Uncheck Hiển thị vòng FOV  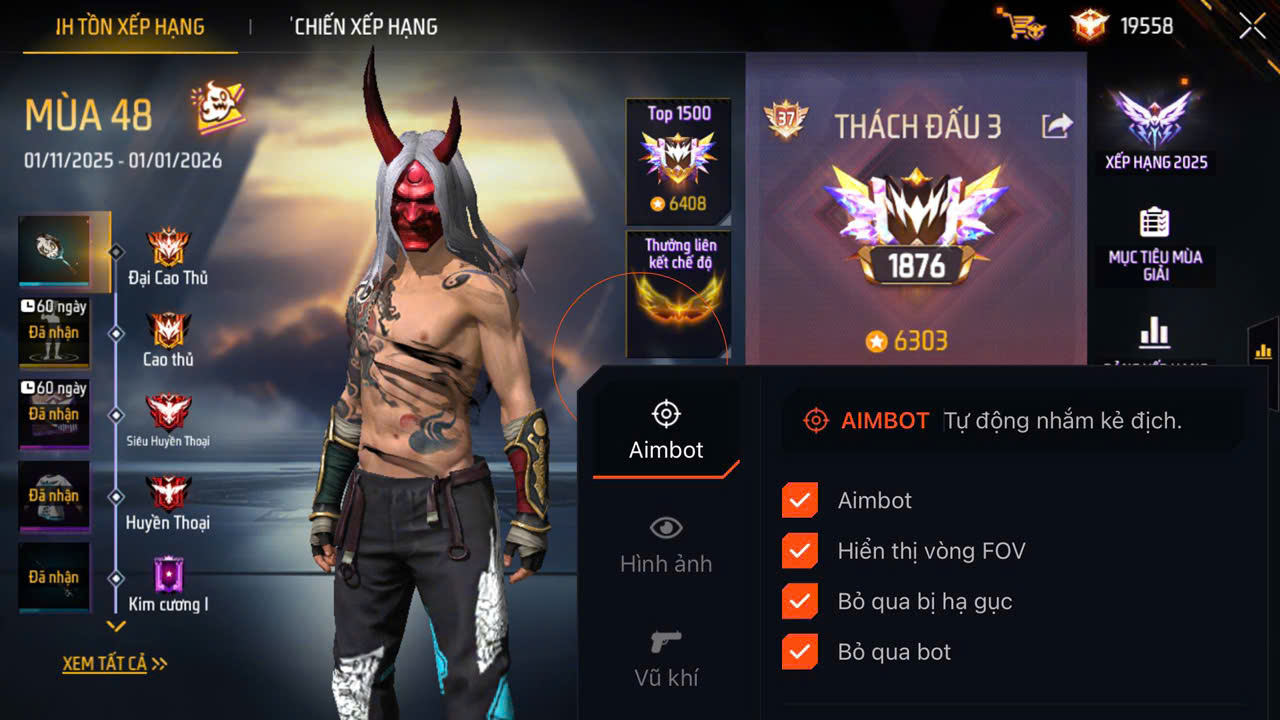799,551
